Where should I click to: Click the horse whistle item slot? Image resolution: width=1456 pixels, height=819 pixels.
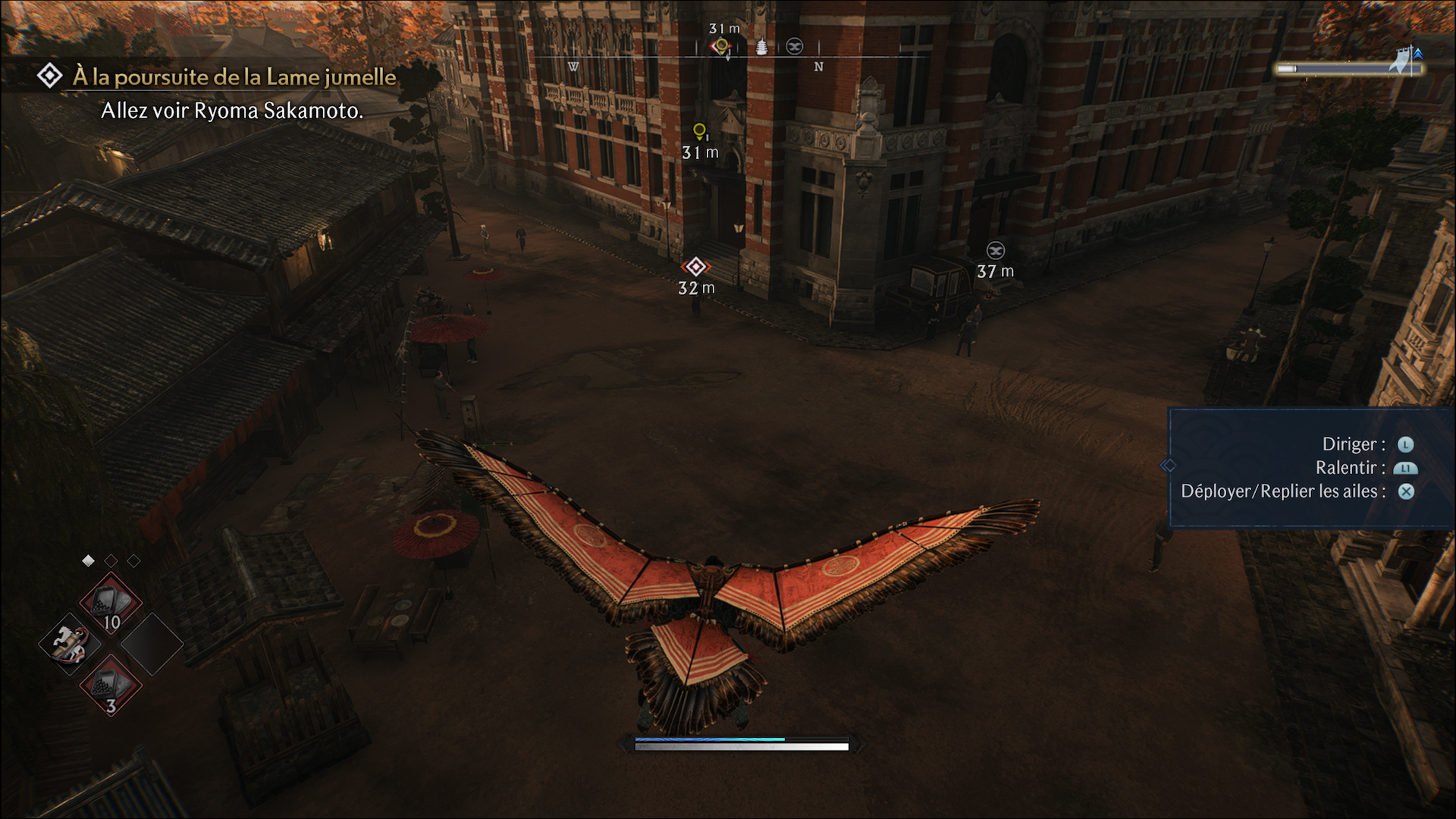coord(71,643)
